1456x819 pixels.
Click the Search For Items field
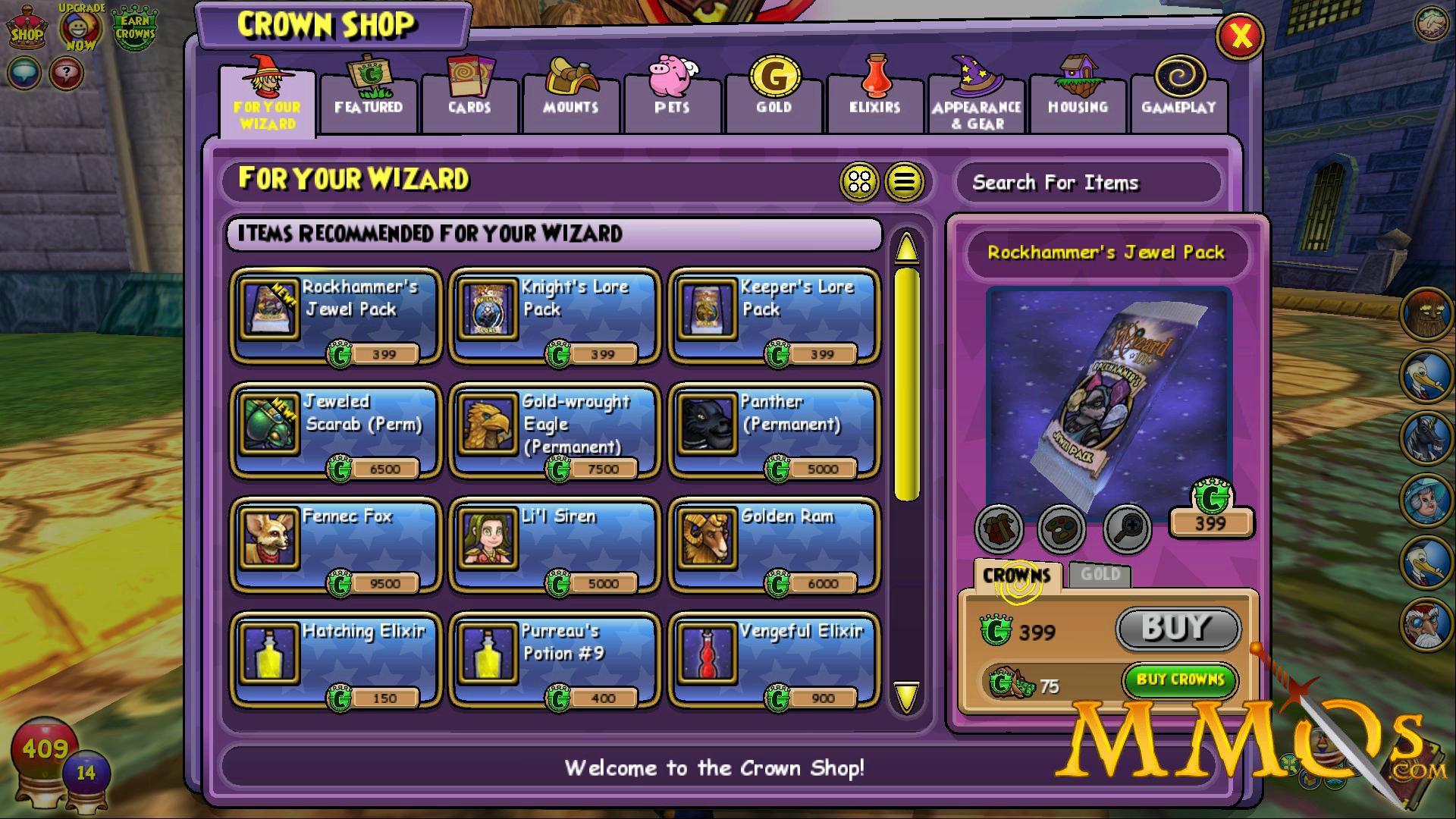coord(1087,182)
